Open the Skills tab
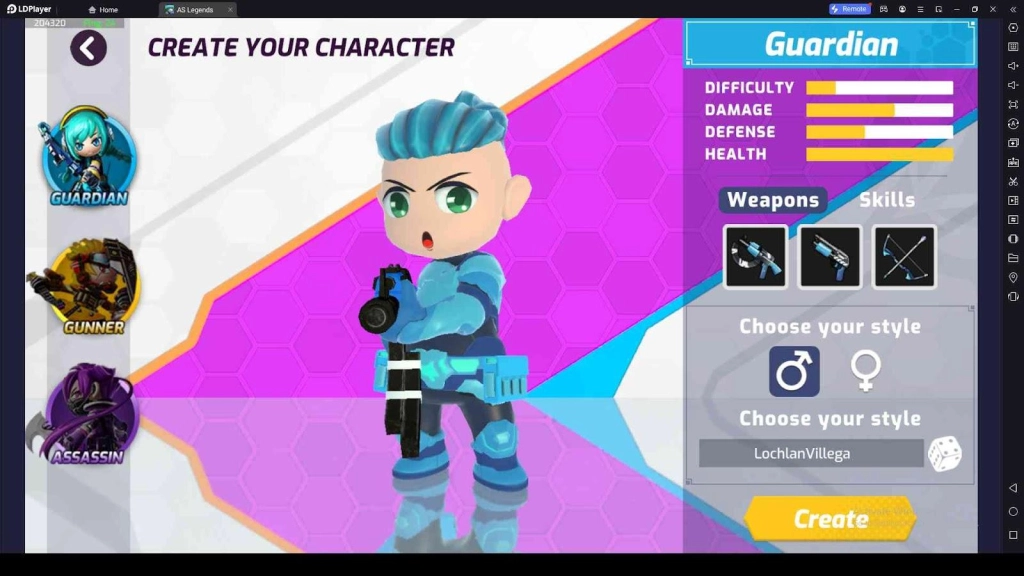This screenshot has width=1024, height=576. [x=886, y=200]
